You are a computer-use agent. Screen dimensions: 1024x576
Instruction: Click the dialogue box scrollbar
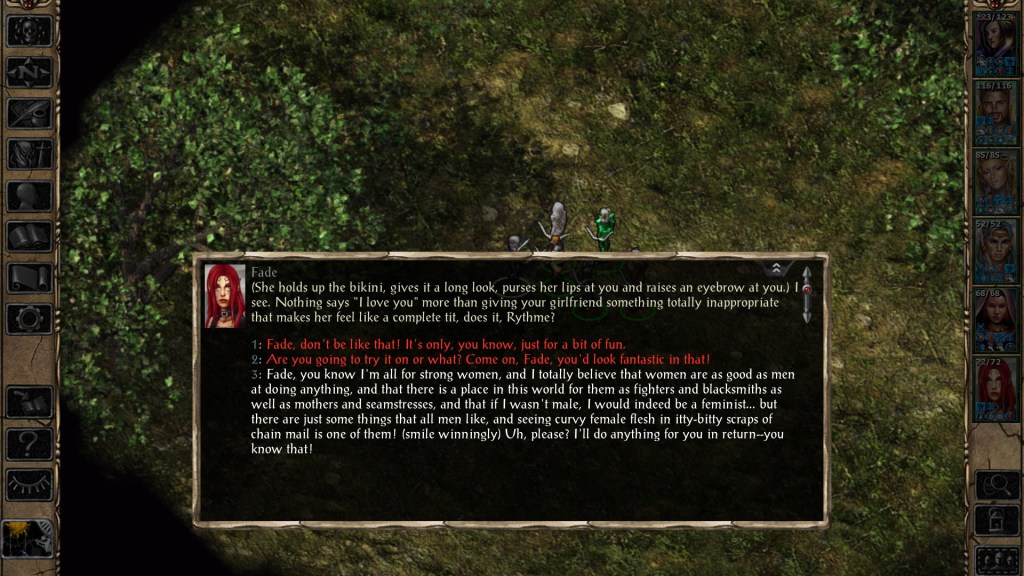click(807, 294)
